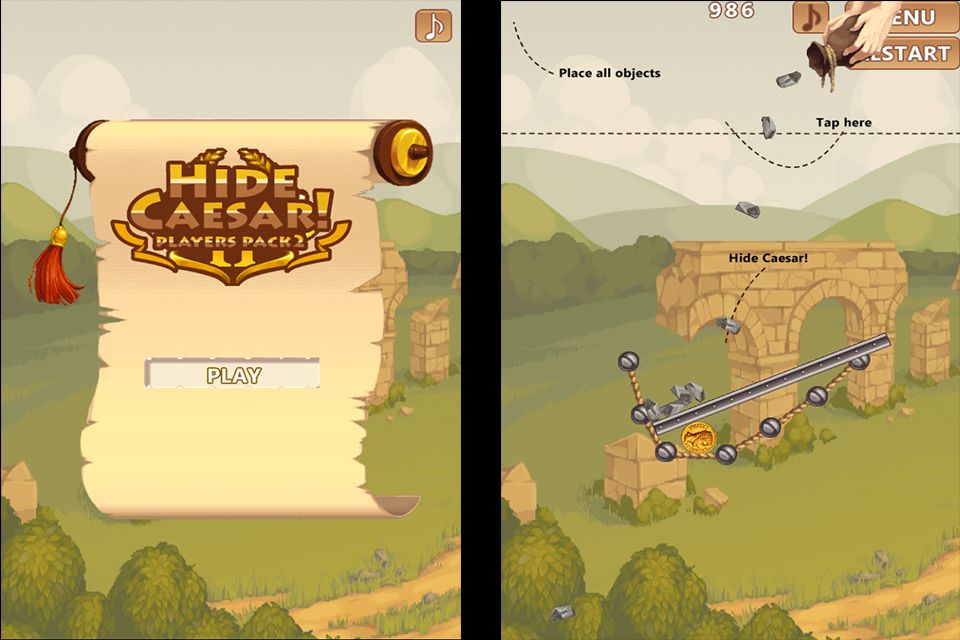Toggle the music note on the title screen

tap(433, 26)
